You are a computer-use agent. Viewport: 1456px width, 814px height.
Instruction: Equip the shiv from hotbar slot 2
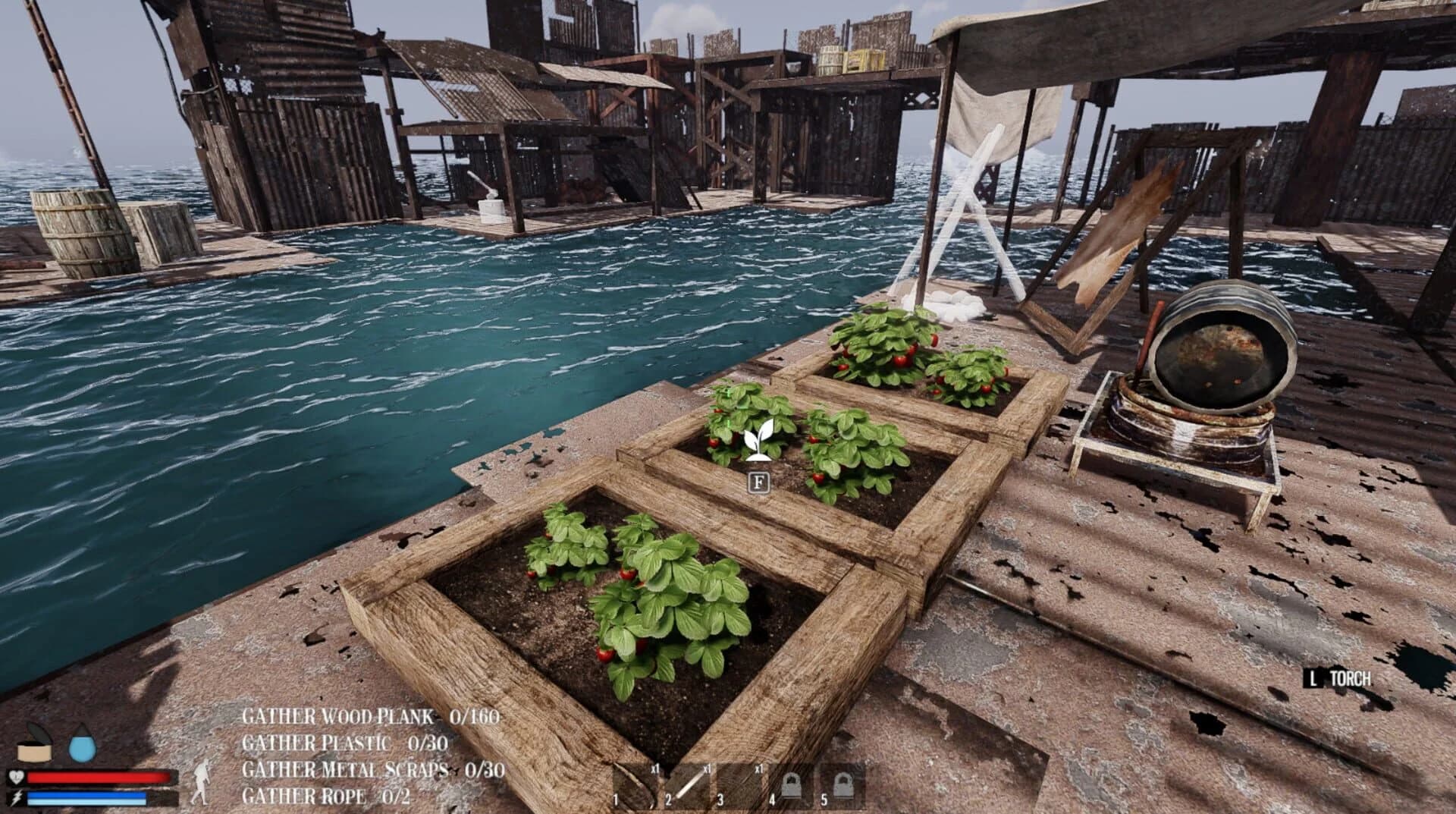pos(687,785)
